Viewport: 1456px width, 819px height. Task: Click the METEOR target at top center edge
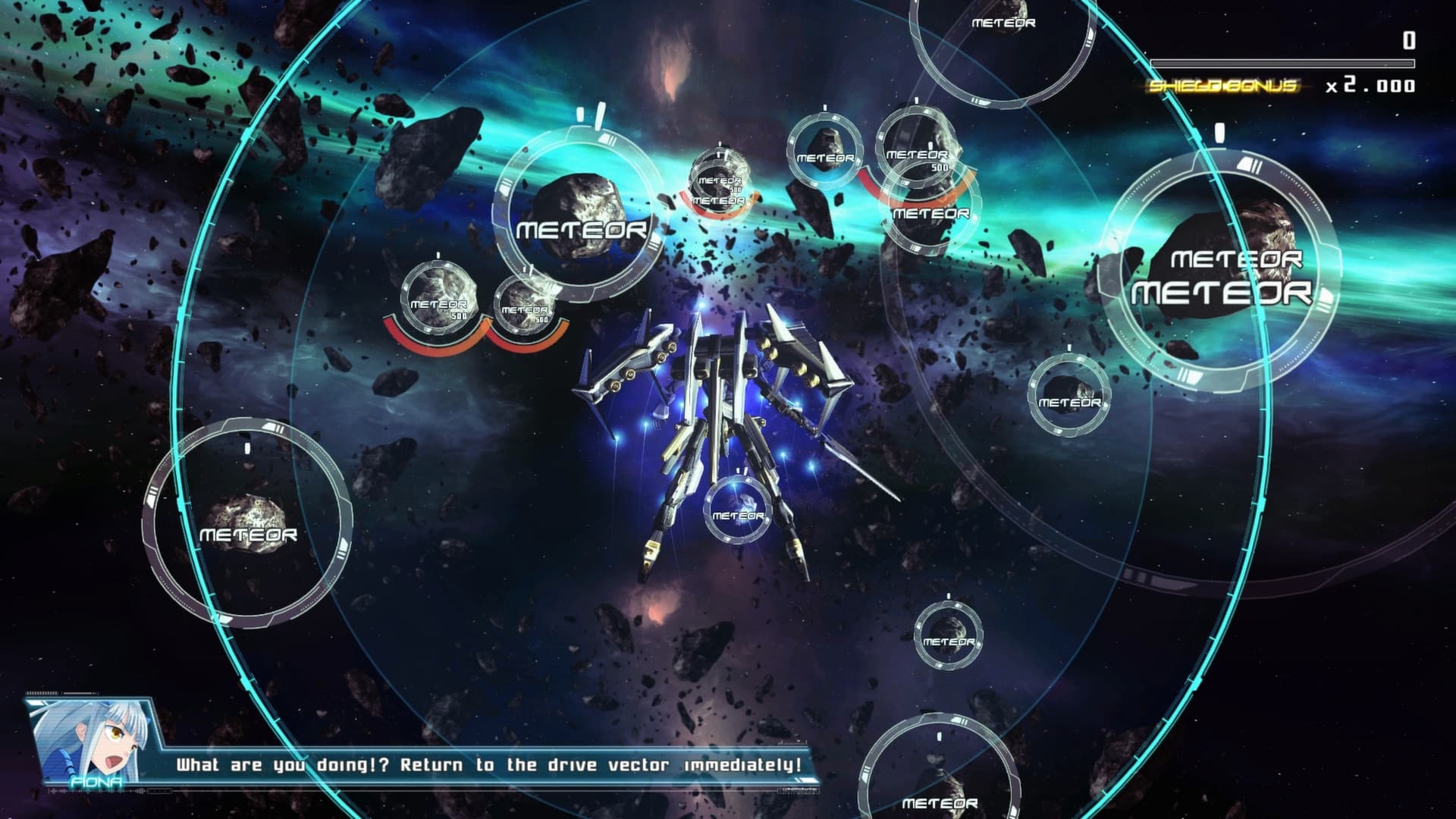(1003, 23)
